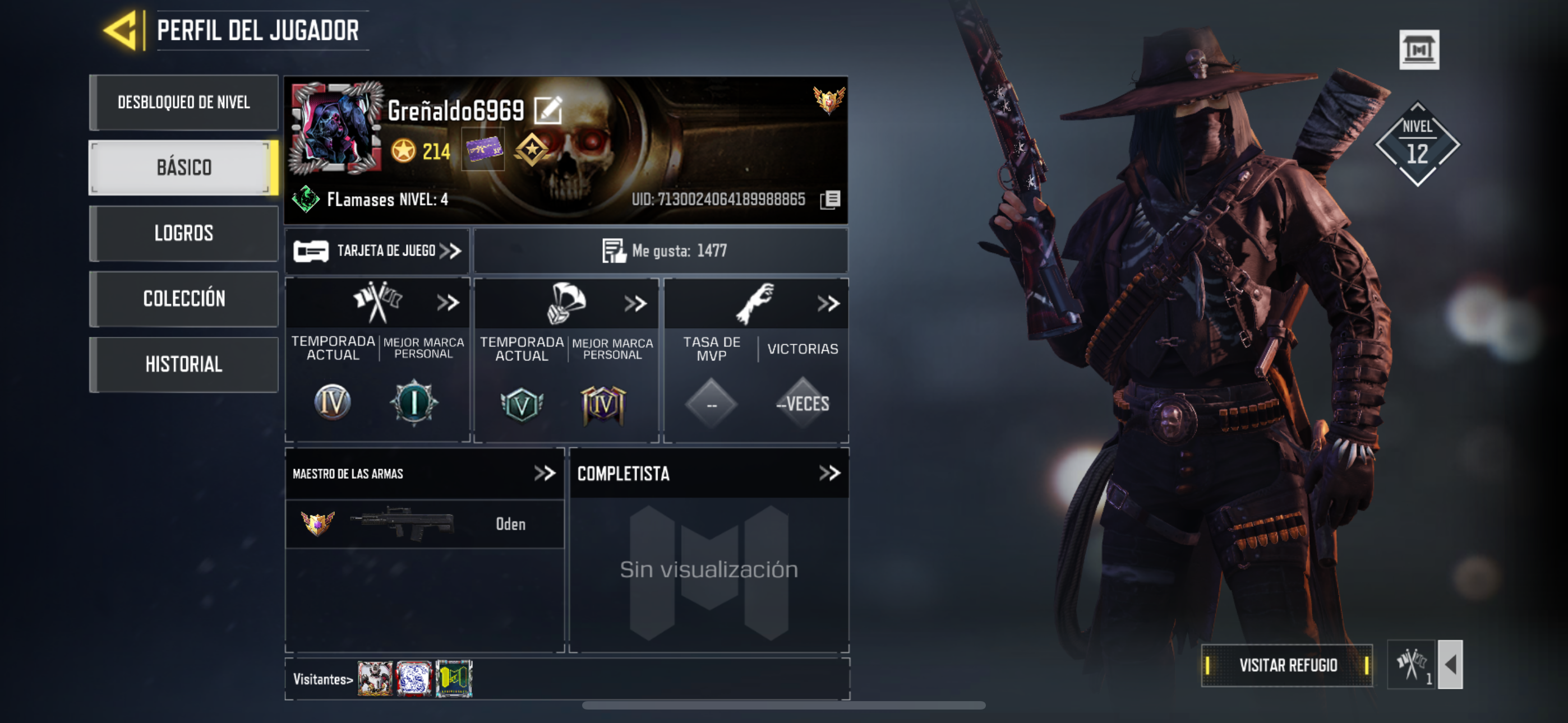Click the player avatar frame

click(336, 129)
